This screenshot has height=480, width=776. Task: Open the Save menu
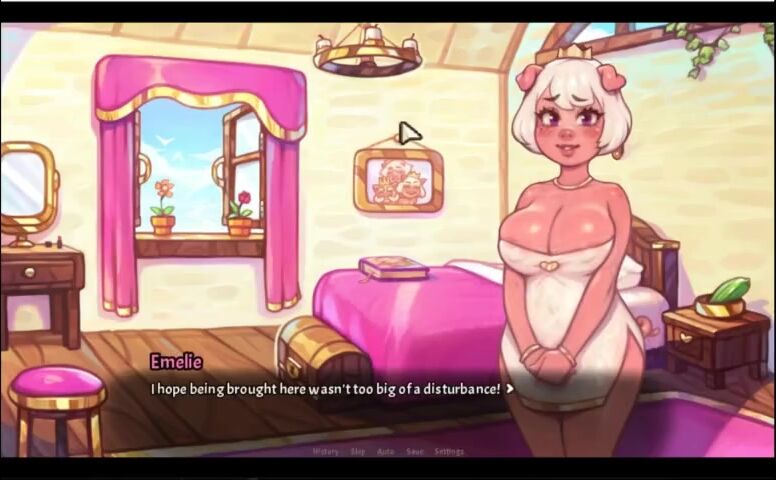(x=415, y=451)
